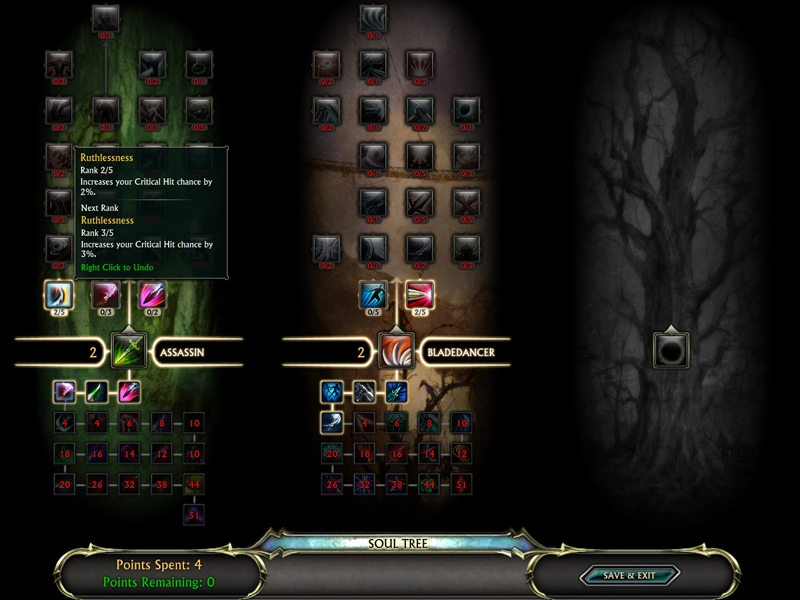Screen dimensions: 800x600
Task: Click the topmost locked Assassin talent
Action: [106, 17]
